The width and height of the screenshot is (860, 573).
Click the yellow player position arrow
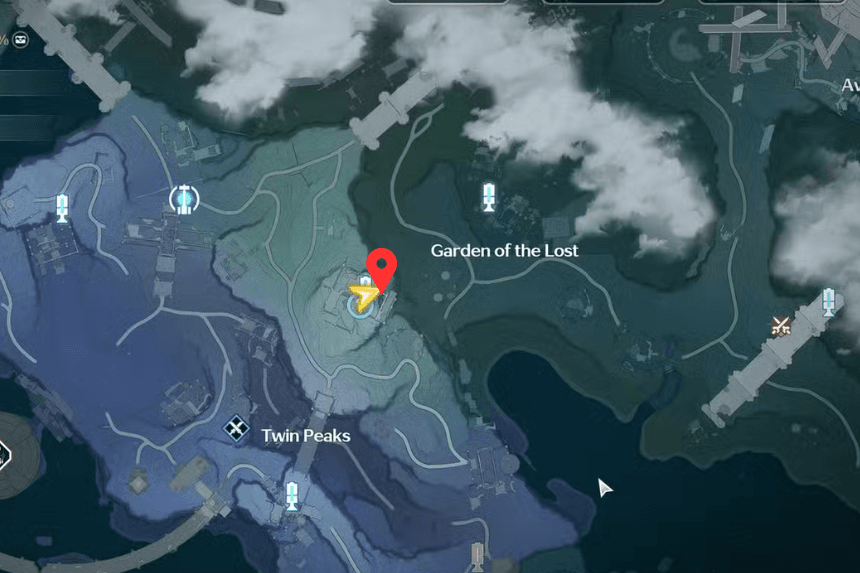[362, 296]
